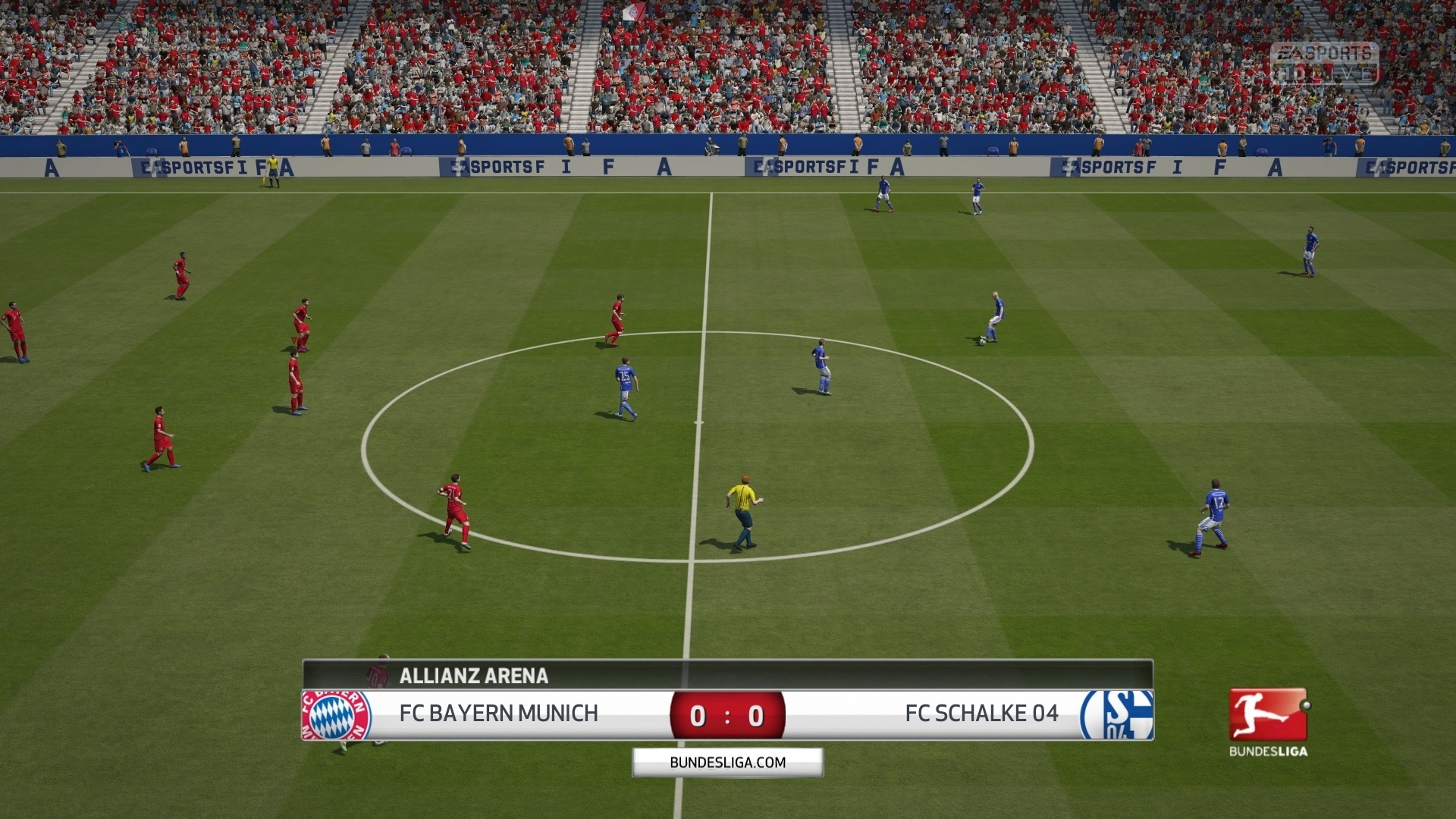Click the ball at the Schalke player's feet
This screenshot has width=1456, height=819.
[x=984, y=343]
